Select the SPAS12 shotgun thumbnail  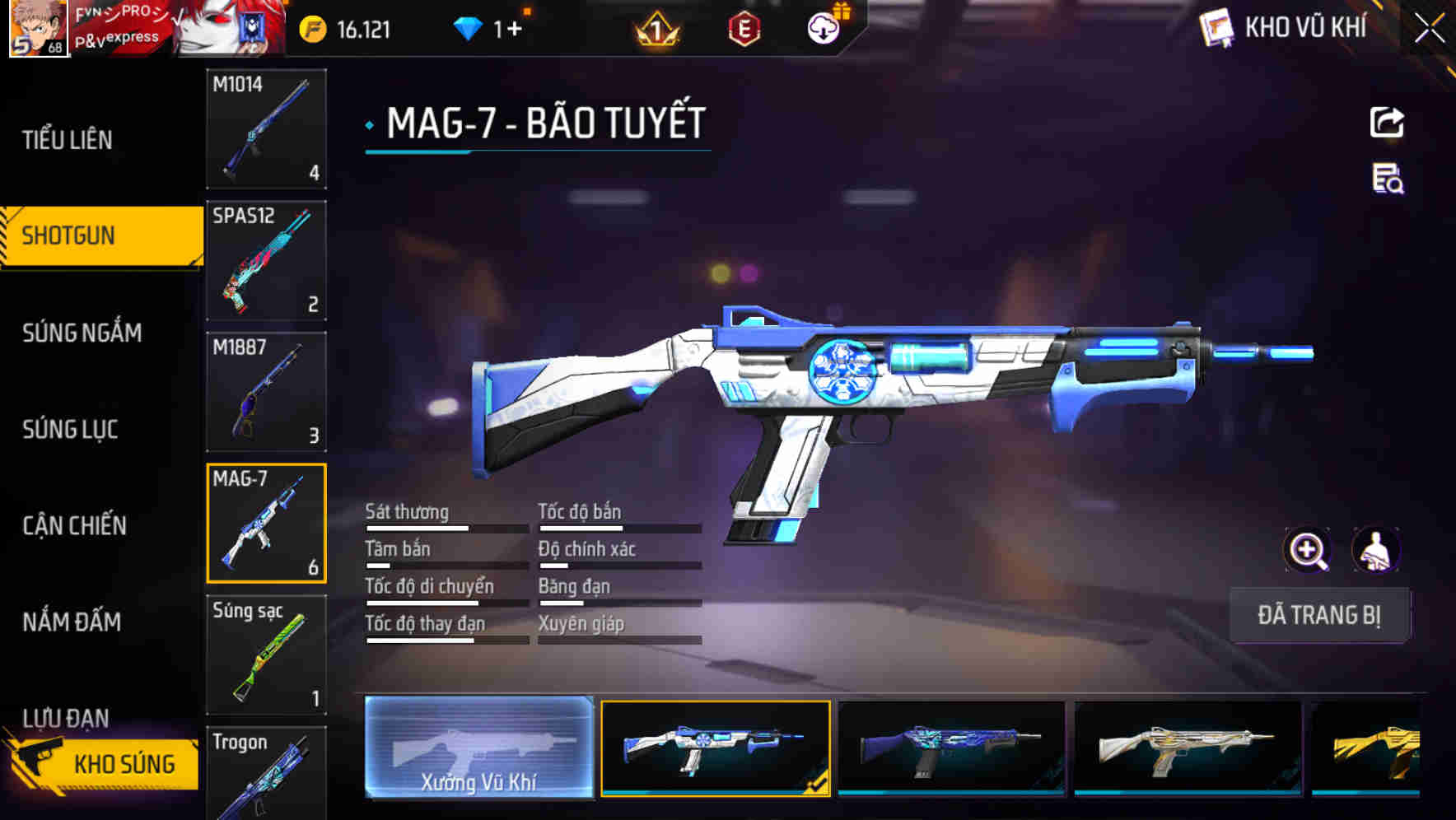tap(265, 260)
